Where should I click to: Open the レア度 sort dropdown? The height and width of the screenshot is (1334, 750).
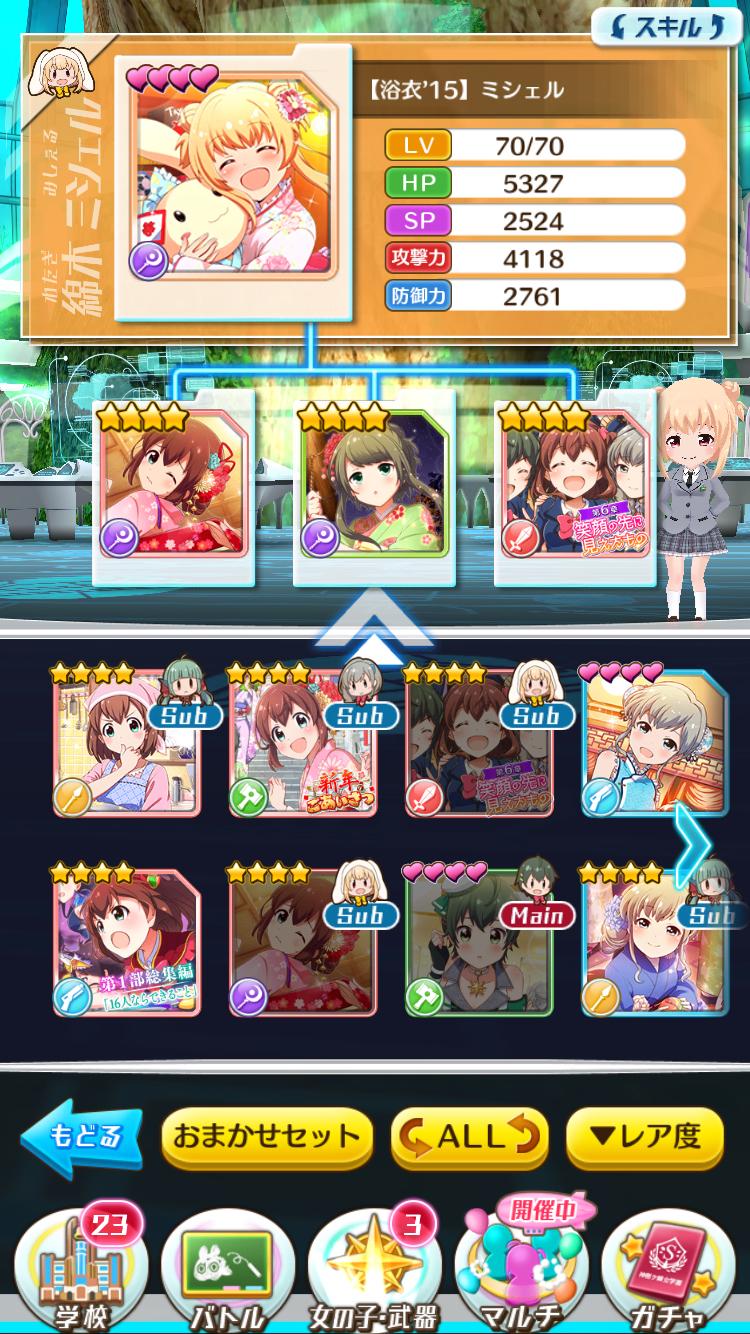[644, 1137]
